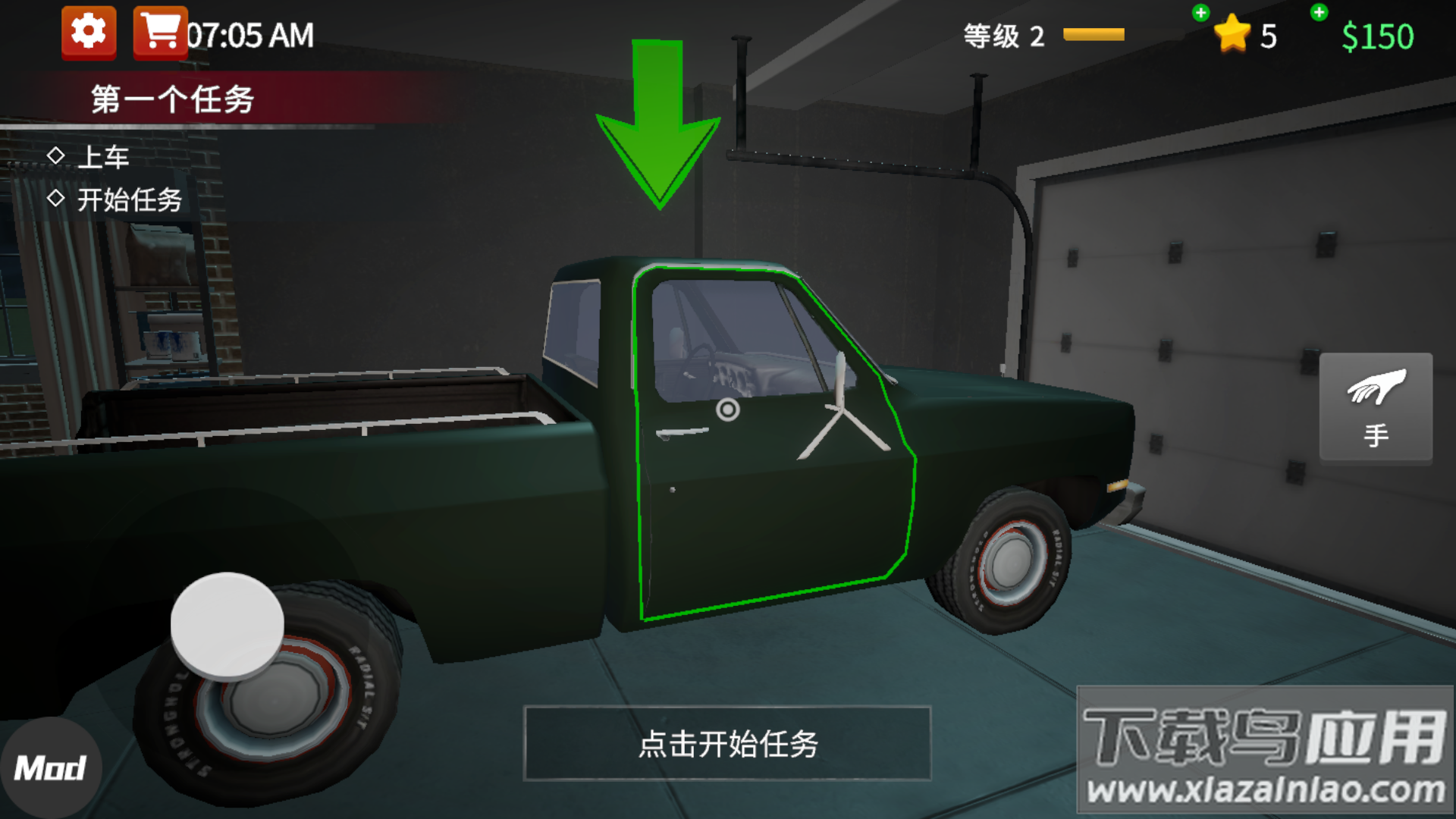Tap the green plus beside the star count
Image resolution: width=1456 pixels, height=819 pixels.
pyautogui.click(x=1202, y=12)
